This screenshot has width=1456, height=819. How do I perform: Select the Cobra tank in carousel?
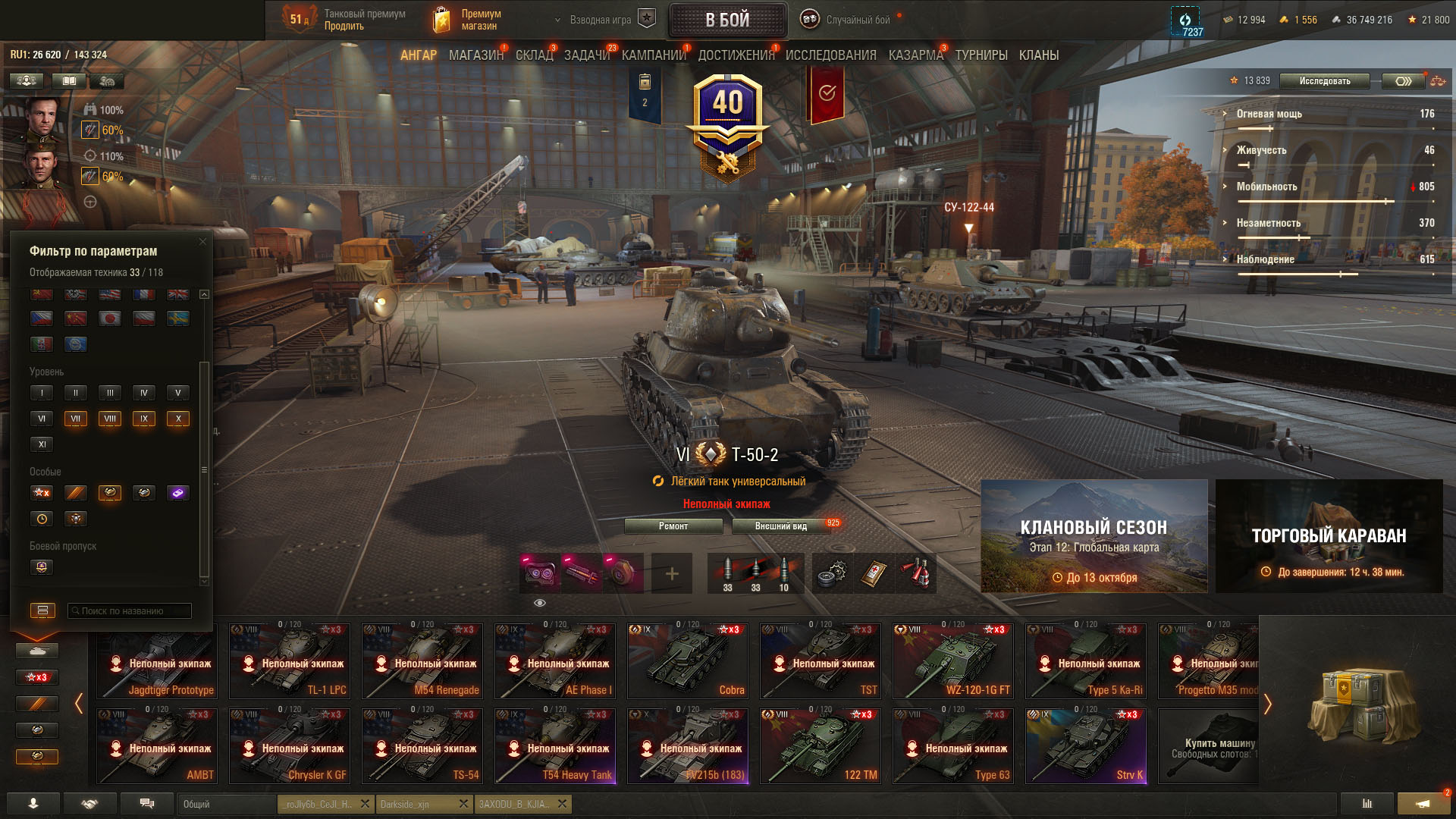tap(687, 661)
